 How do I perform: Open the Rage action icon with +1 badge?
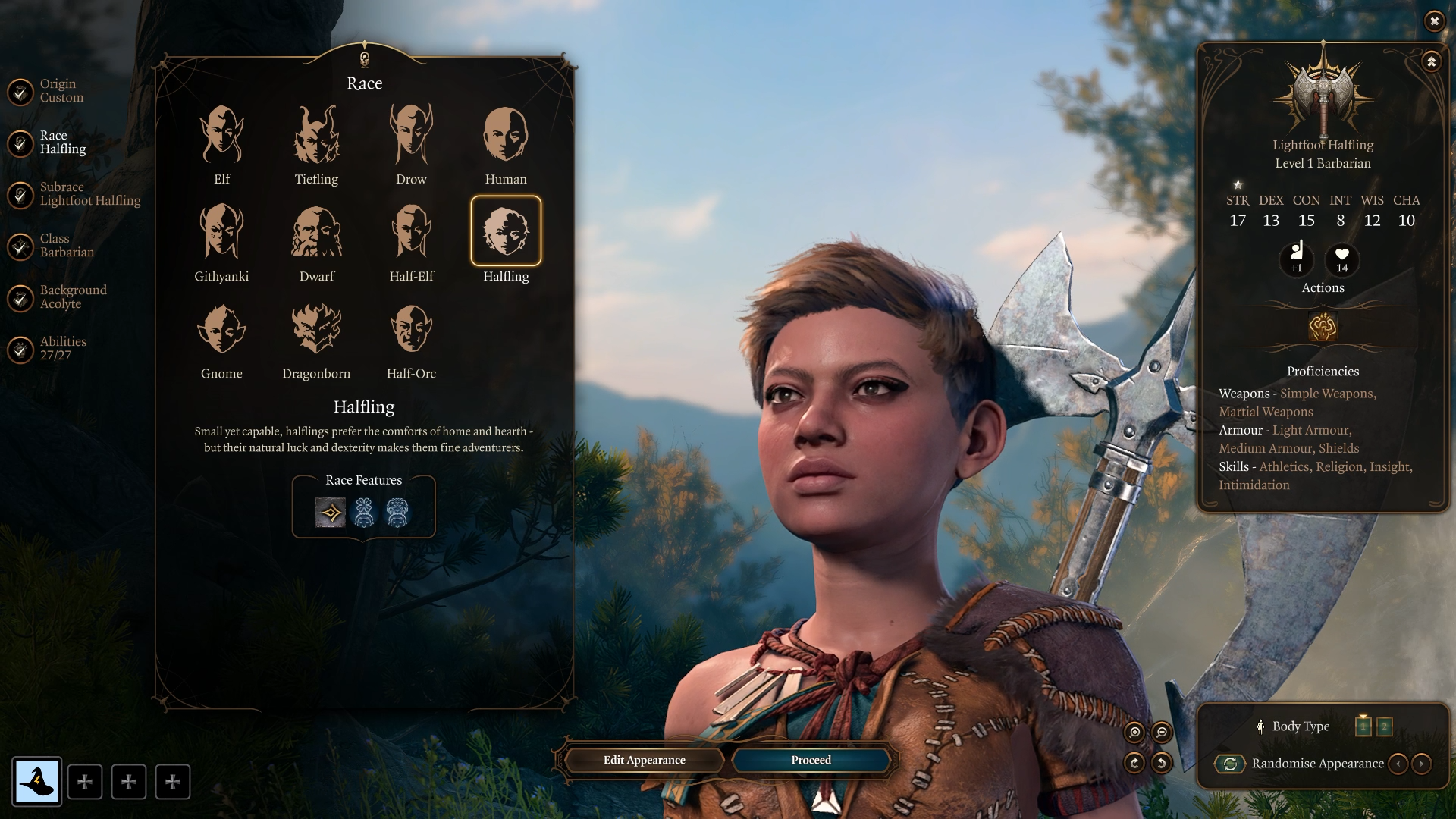(x=1297, y=260)
